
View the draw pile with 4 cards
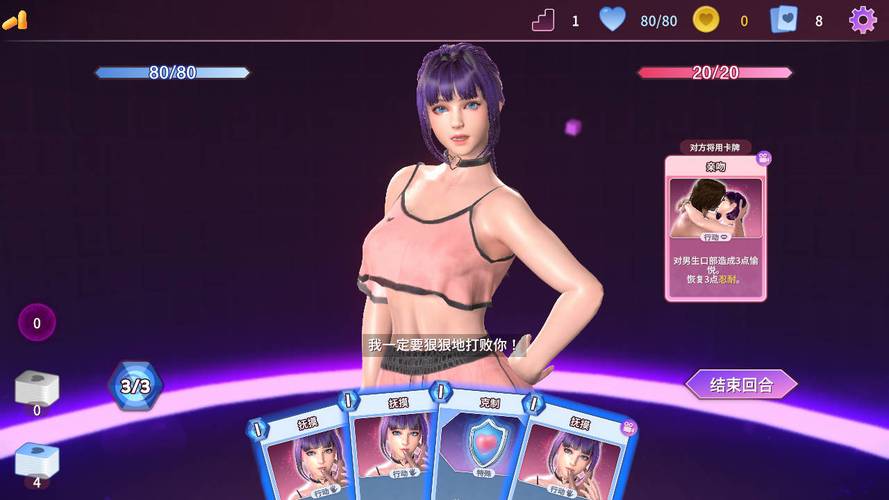[x=37, y=460]
